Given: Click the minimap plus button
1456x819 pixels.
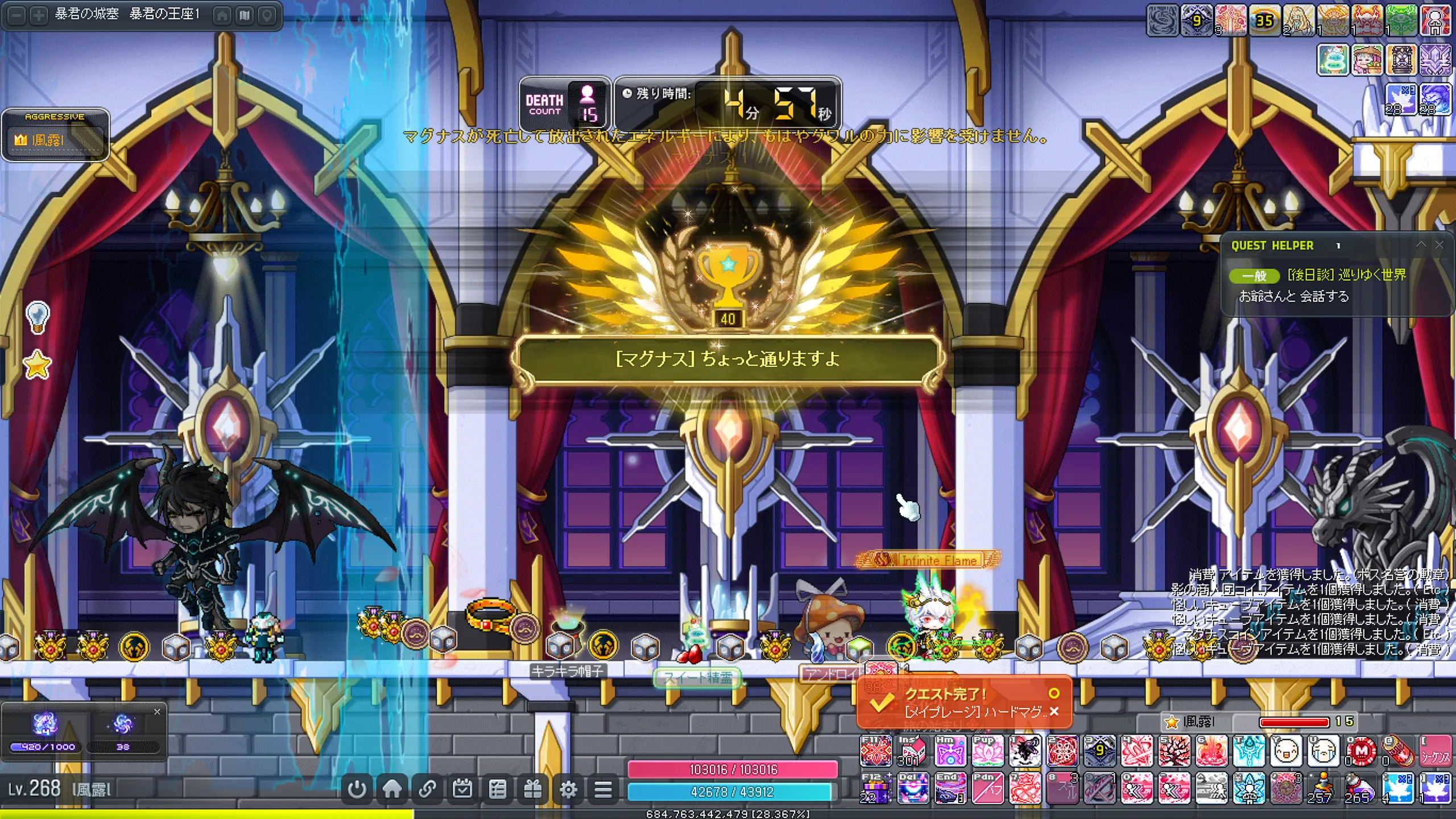Looking at the screenshot, I should 39,15.
